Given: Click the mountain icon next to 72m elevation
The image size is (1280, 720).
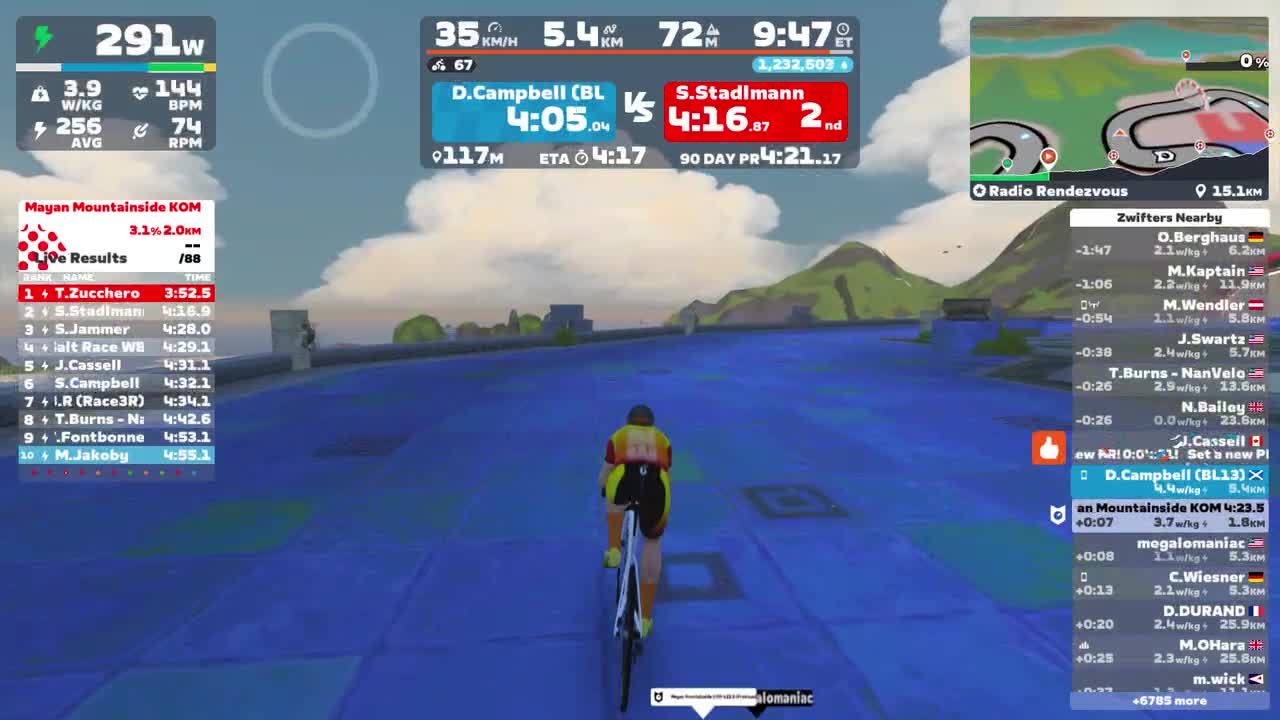Looking at the screenshot, I should point(713,30).
